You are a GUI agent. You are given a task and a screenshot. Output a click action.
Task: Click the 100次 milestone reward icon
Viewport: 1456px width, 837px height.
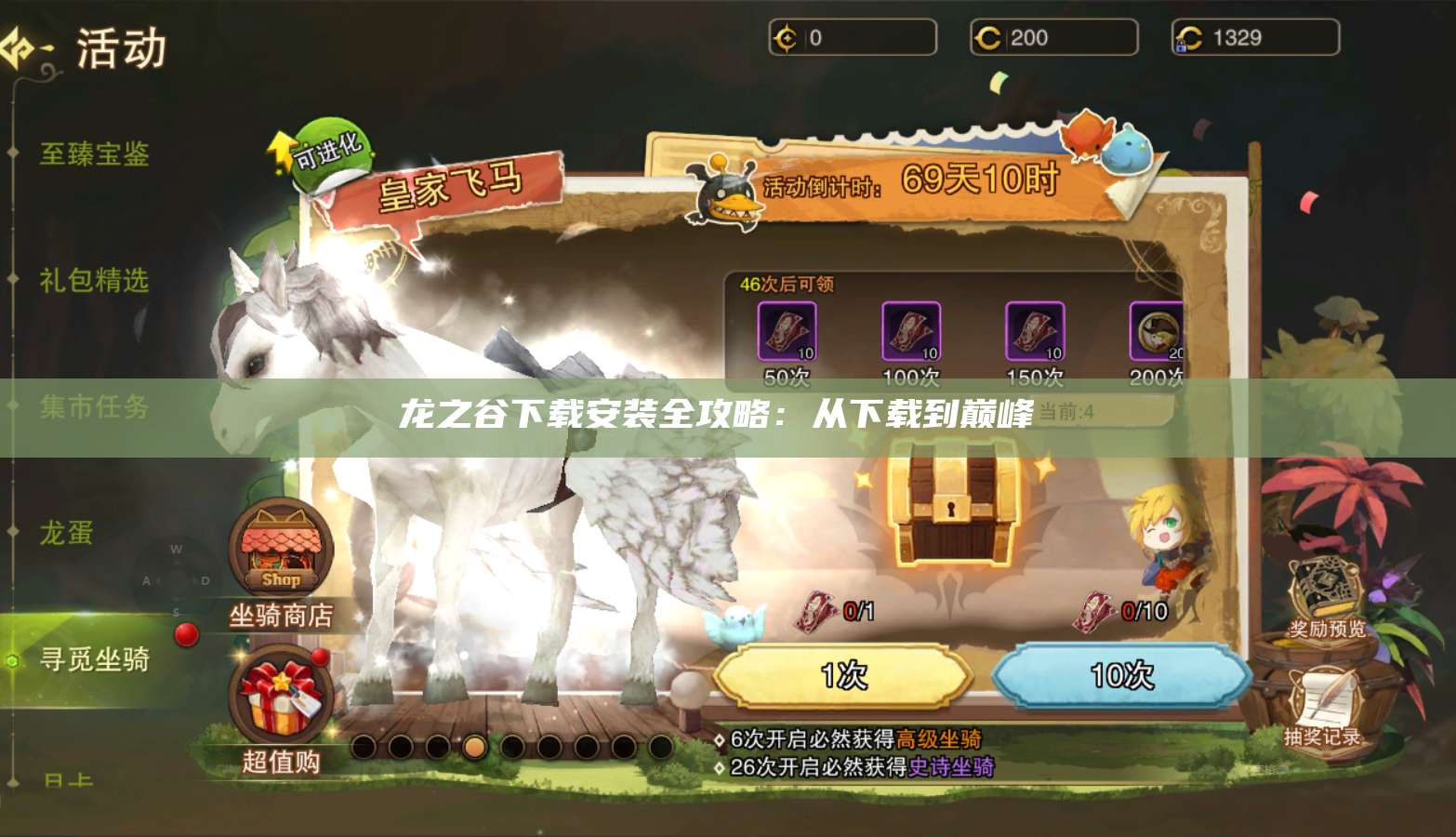912,332
